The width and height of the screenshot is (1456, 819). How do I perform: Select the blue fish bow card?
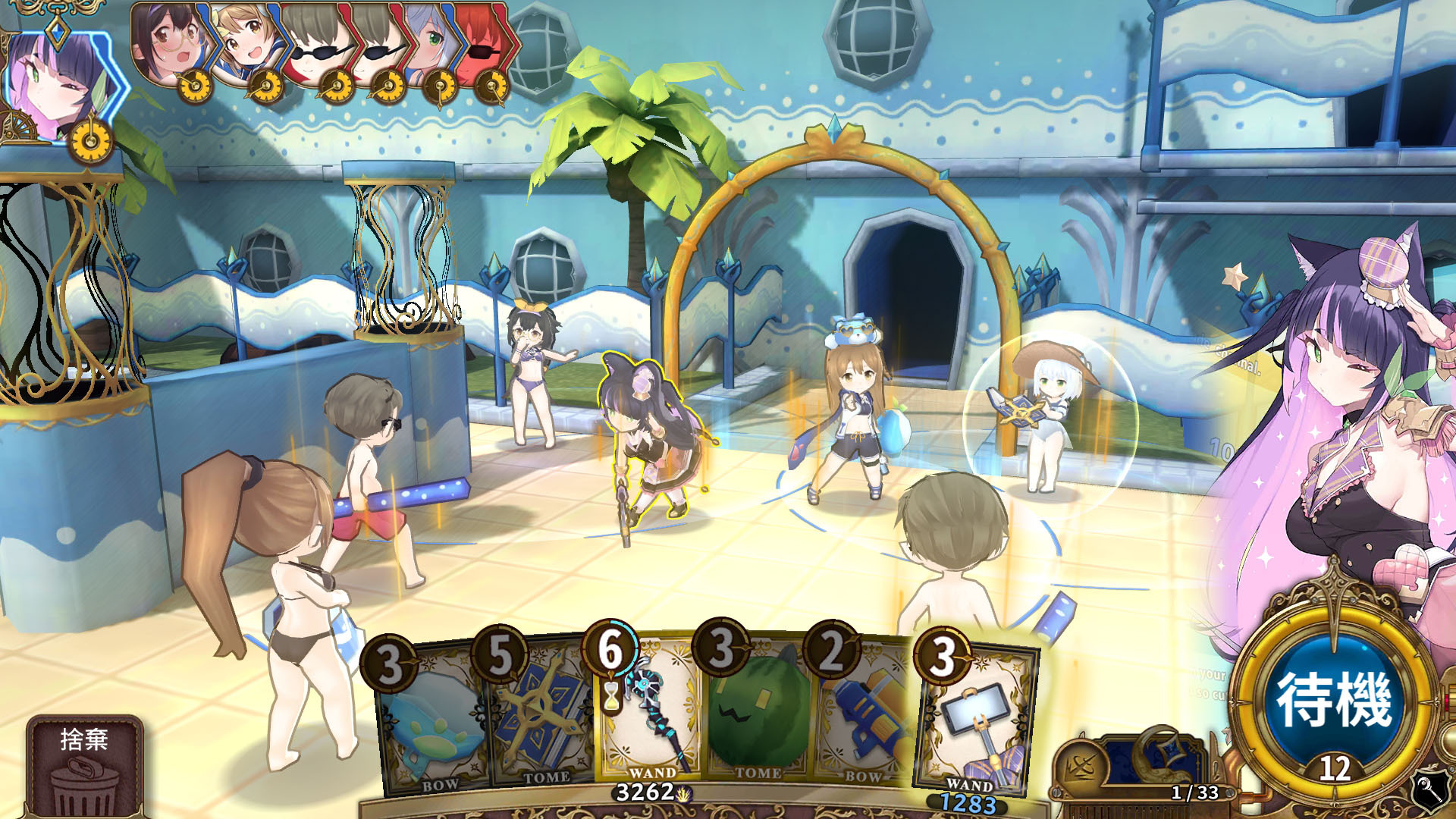[432, 720]
